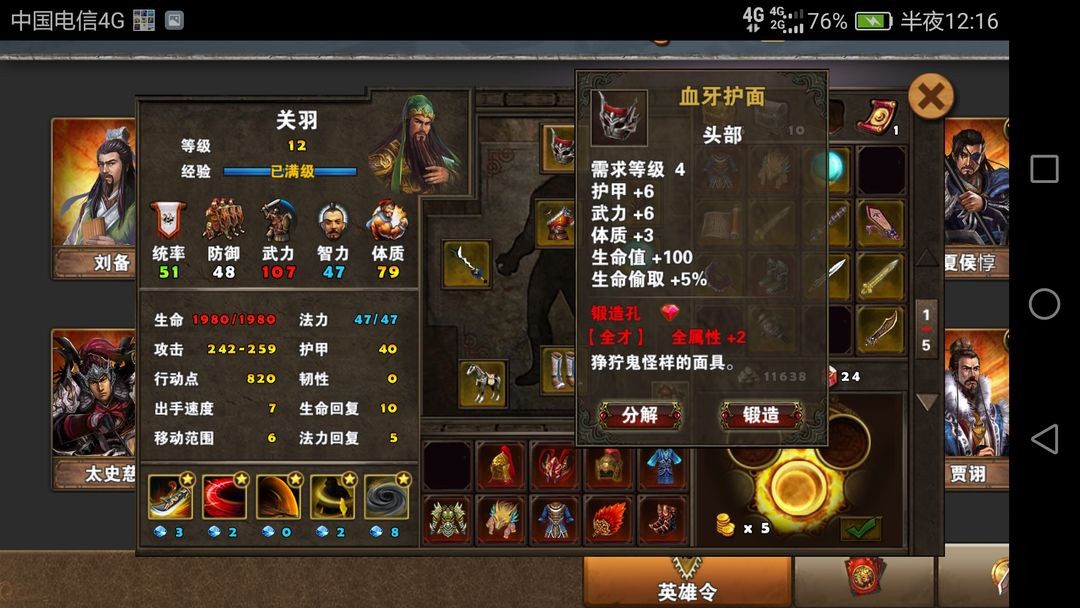Select the flaming red mane item

(608, 520)
